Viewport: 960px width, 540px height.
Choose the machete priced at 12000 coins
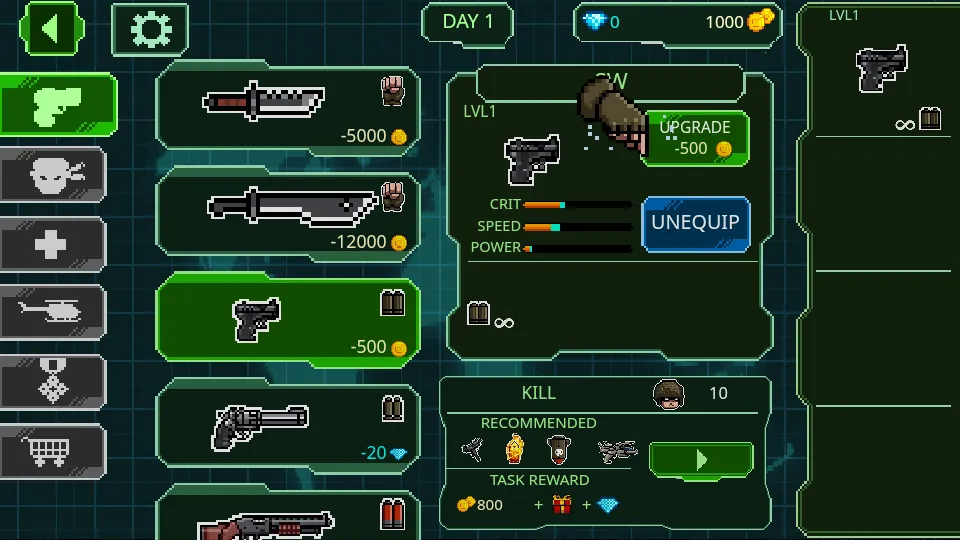point(288,214)
